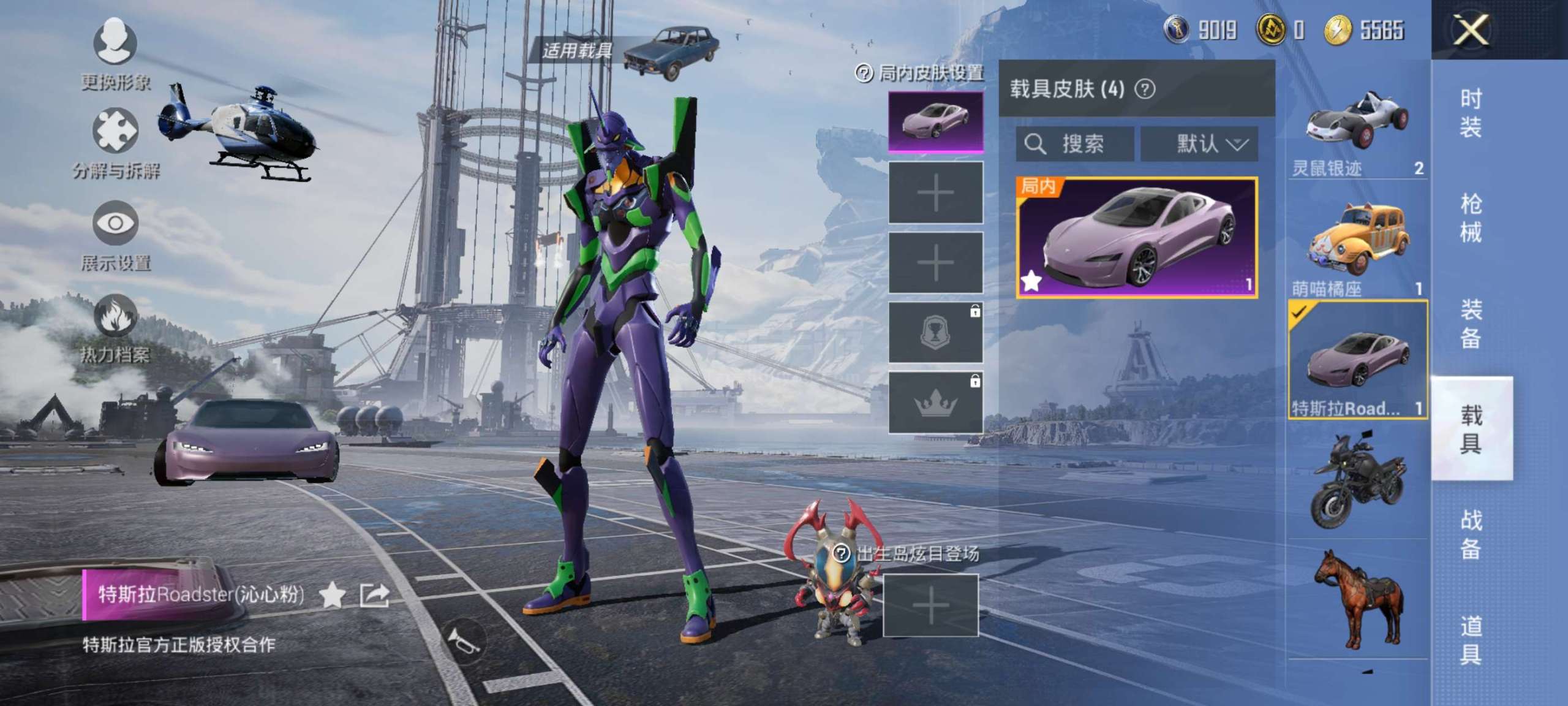Select the large pink Roadster skin card
This screenshot has width=1568, height=706.
pyautogui.click(x=1137, y=237)
